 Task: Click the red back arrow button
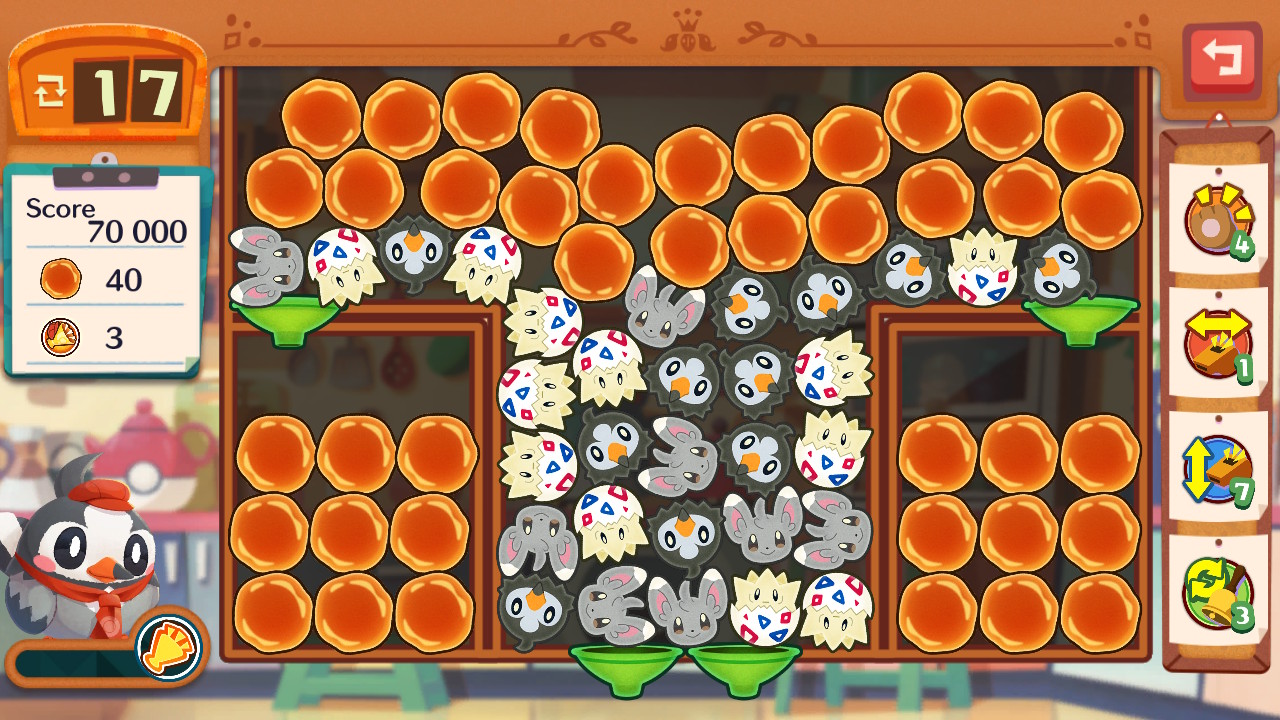click(1221, 58)
